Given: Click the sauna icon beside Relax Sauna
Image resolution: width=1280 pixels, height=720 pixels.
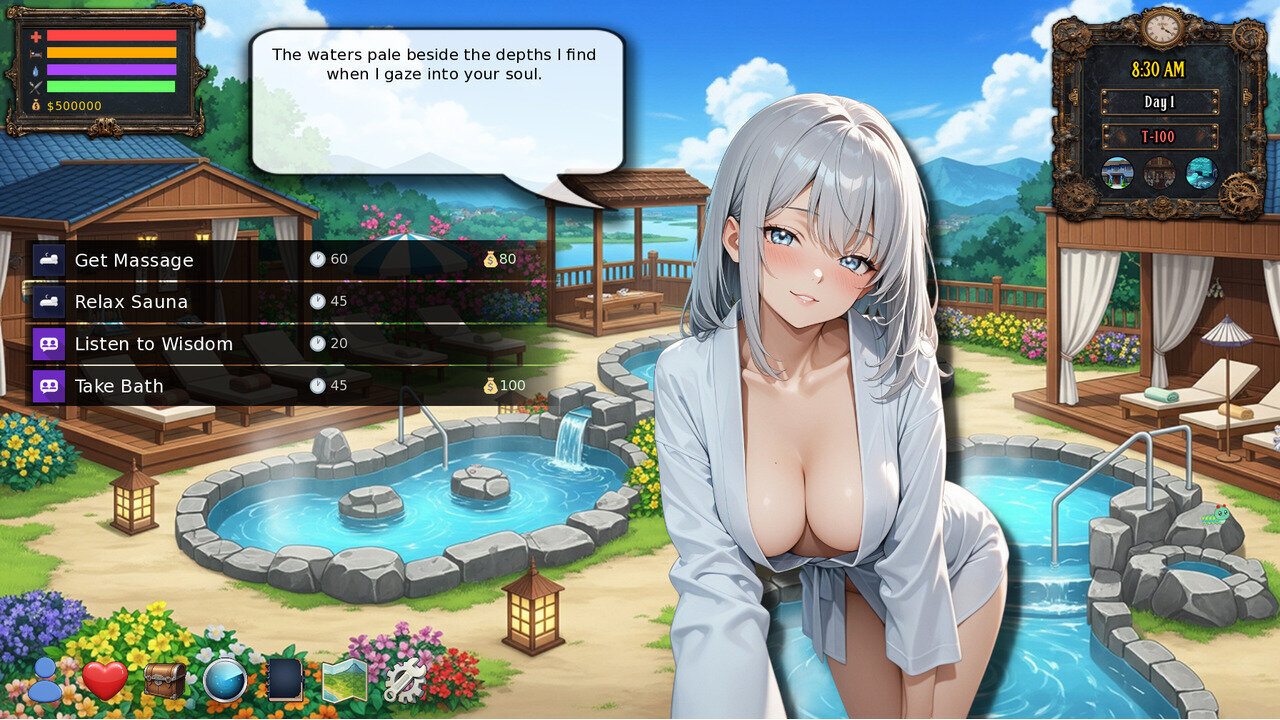Looking at the screenshot, I should coord(49,301).
